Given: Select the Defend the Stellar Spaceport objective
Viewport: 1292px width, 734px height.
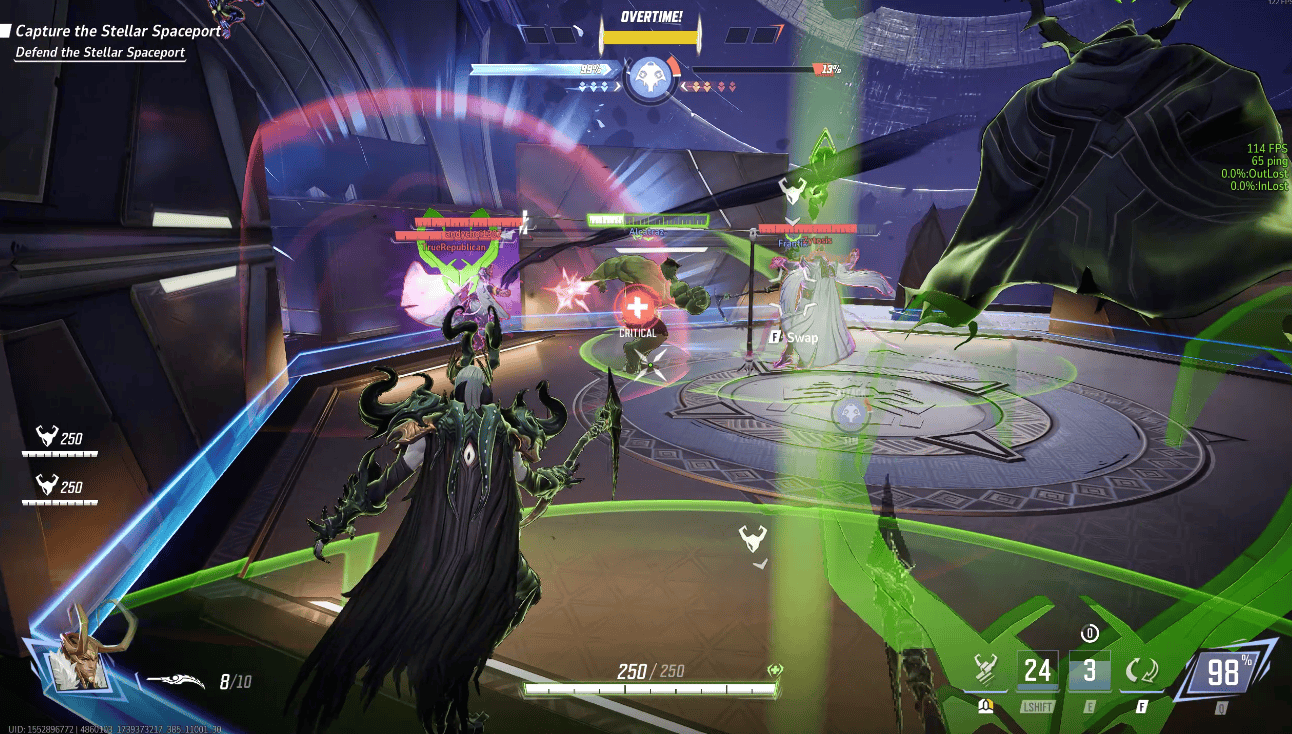Looking at the screenshot, I should pyautogui.click(x=100, y=52).
